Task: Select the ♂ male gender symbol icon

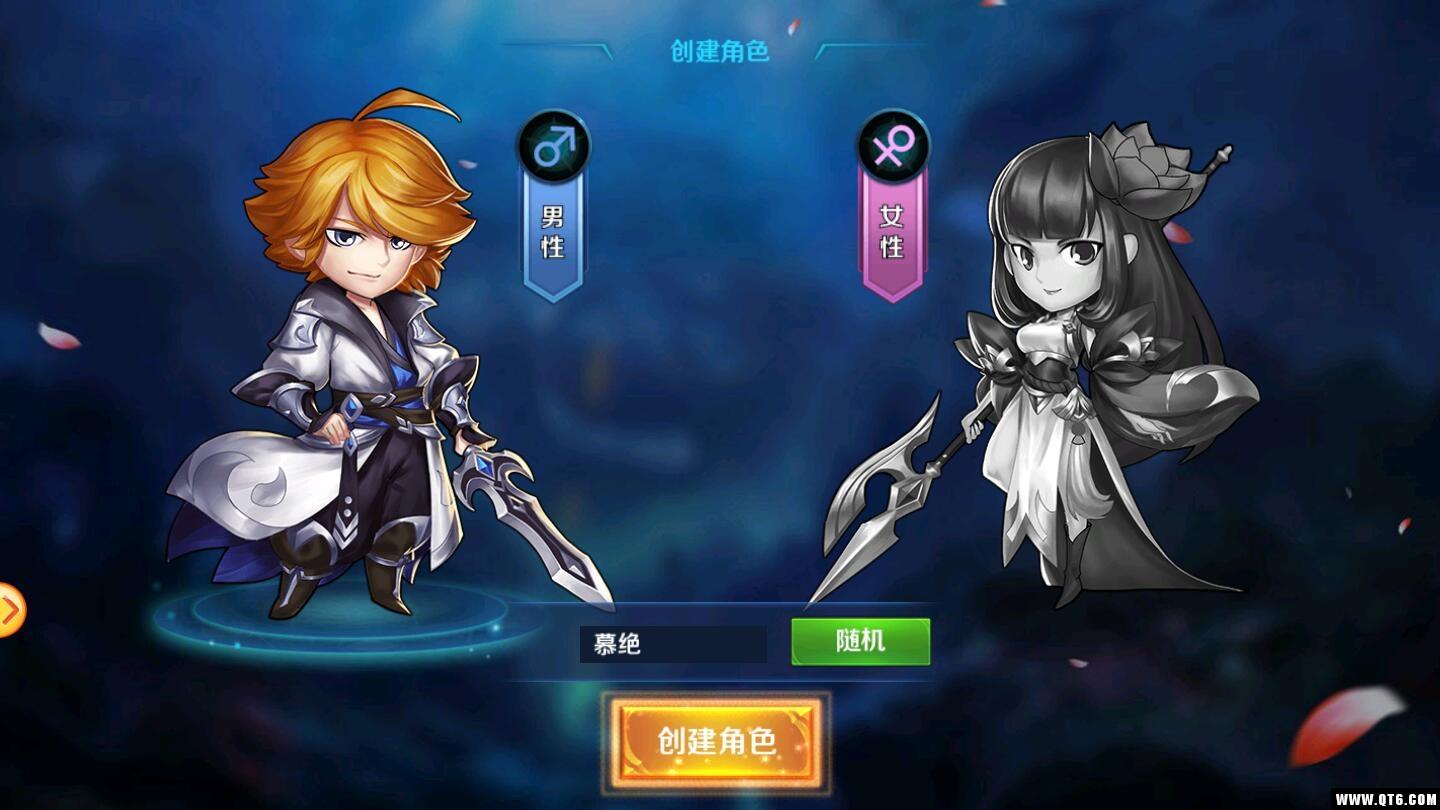Action: (x=551, y=146)
